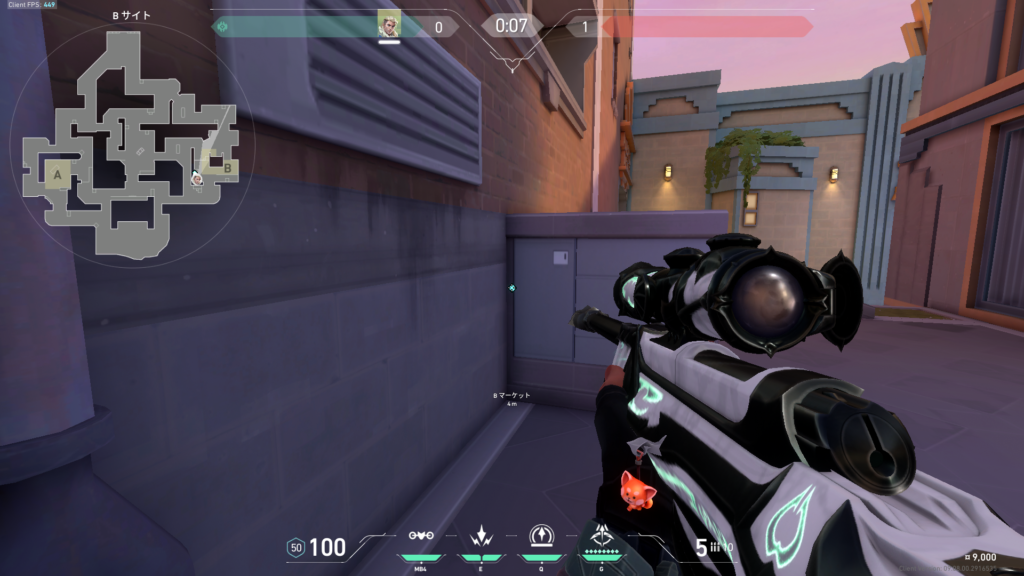
Task: Activate the Q ability with the circular icon
Action: point(541,536)
